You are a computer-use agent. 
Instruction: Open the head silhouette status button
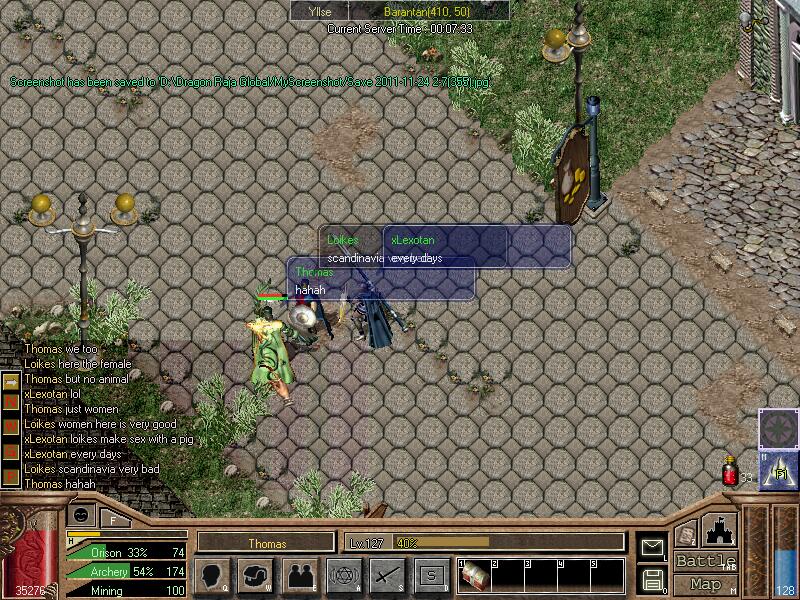[212, 575]
